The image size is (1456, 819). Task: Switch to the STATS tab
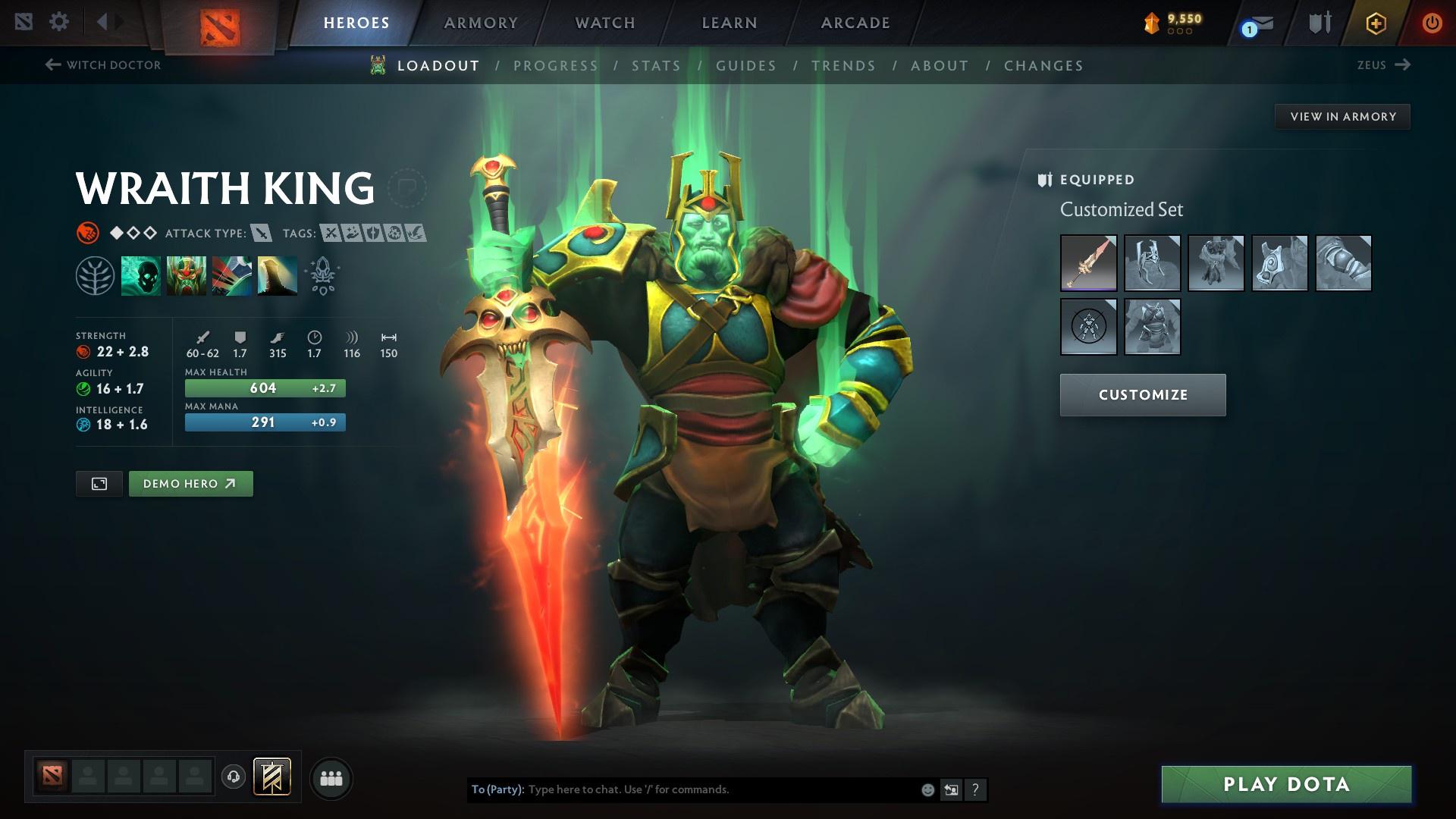pos(657,66)
